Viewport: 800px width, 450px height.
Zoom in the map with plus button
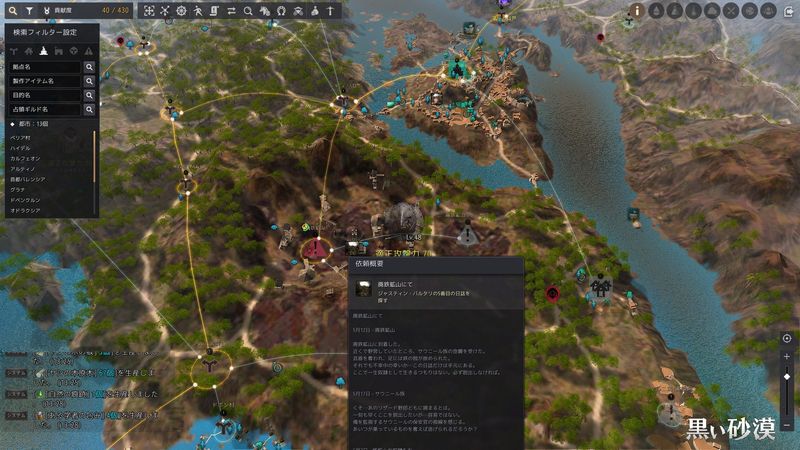(x=787, y=356)
